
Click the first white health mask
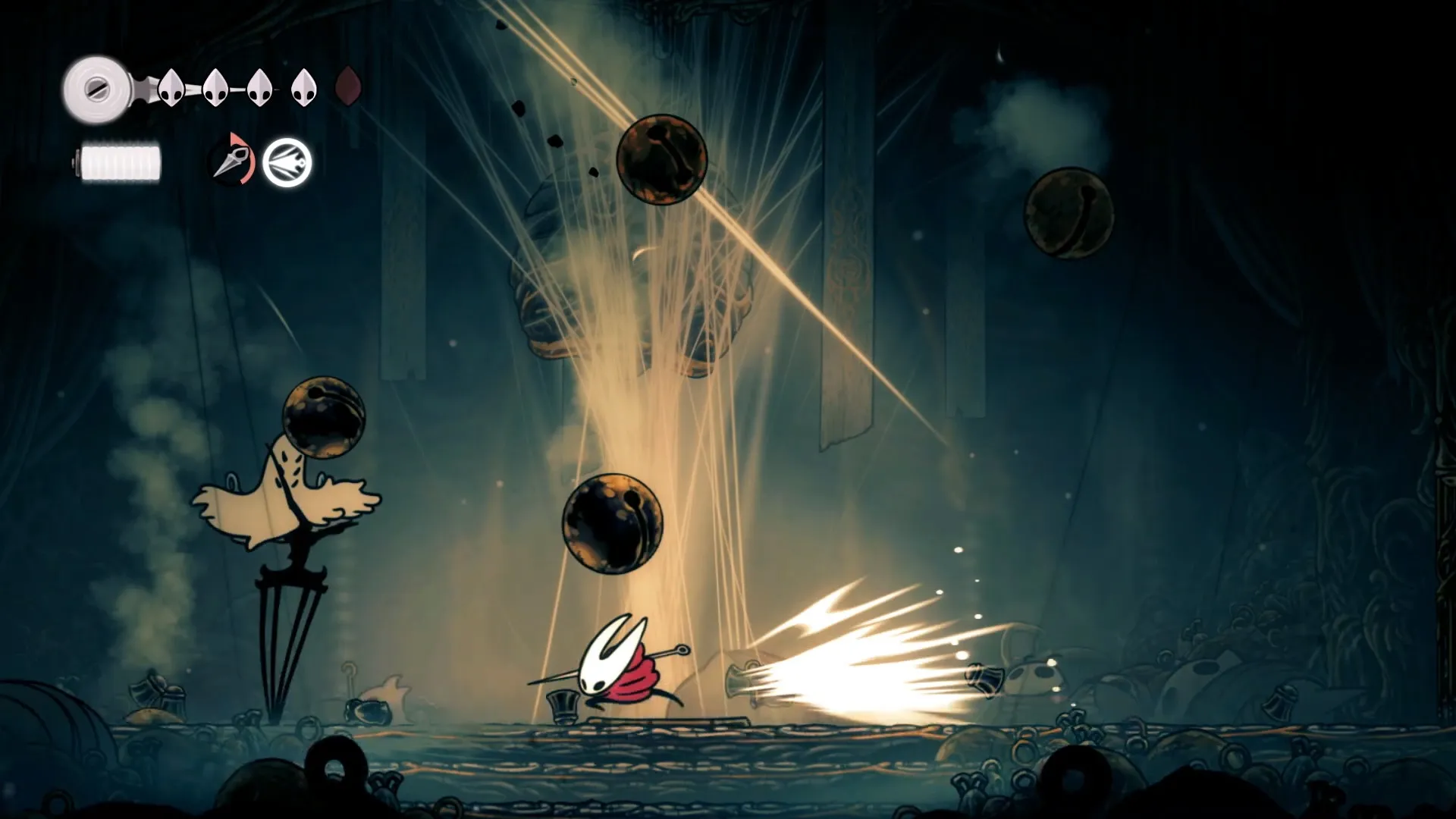pyautogui.click(x=170, y=87)
